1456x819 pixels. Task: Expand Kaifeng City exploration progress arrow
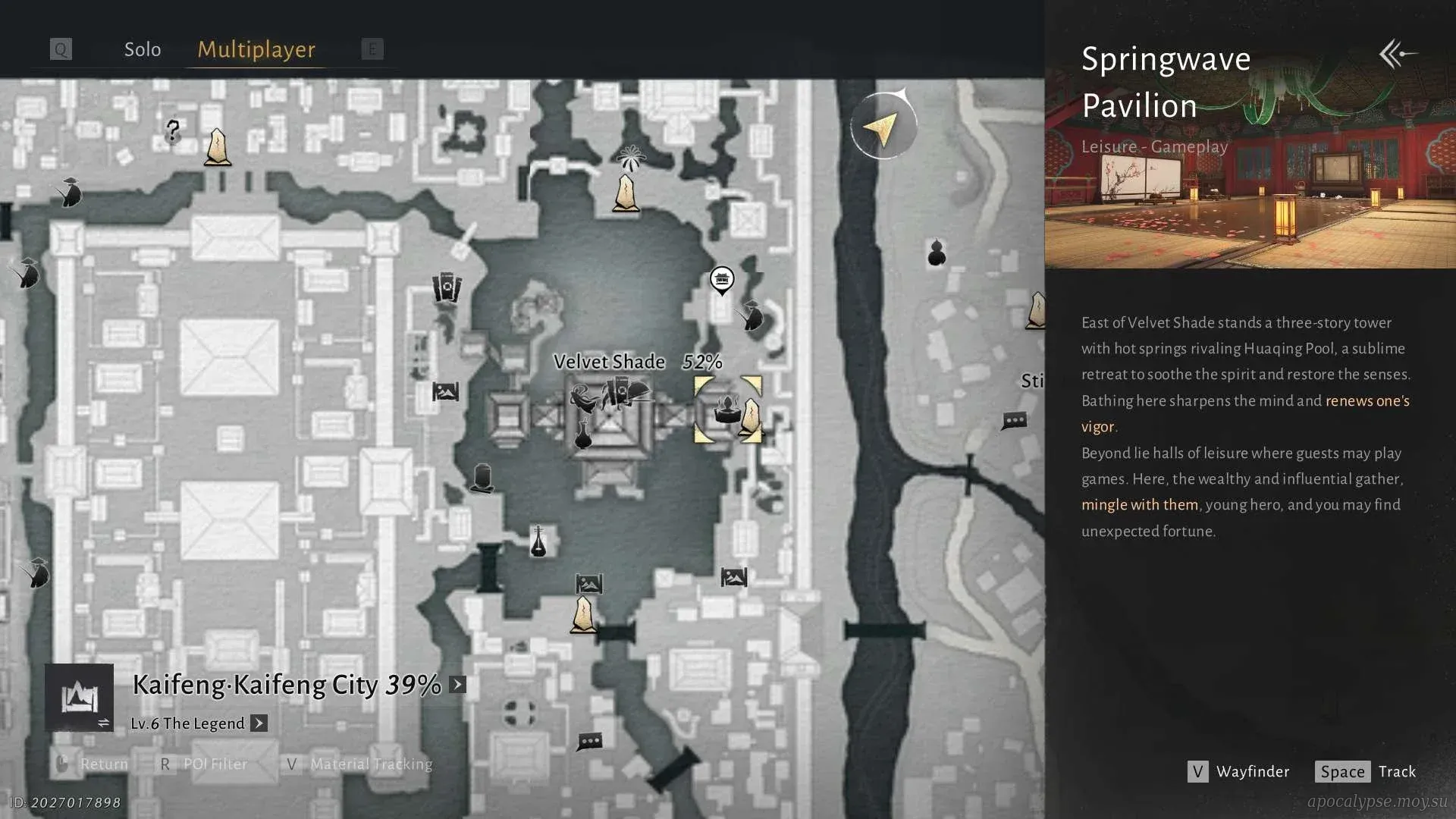[457, 685]
